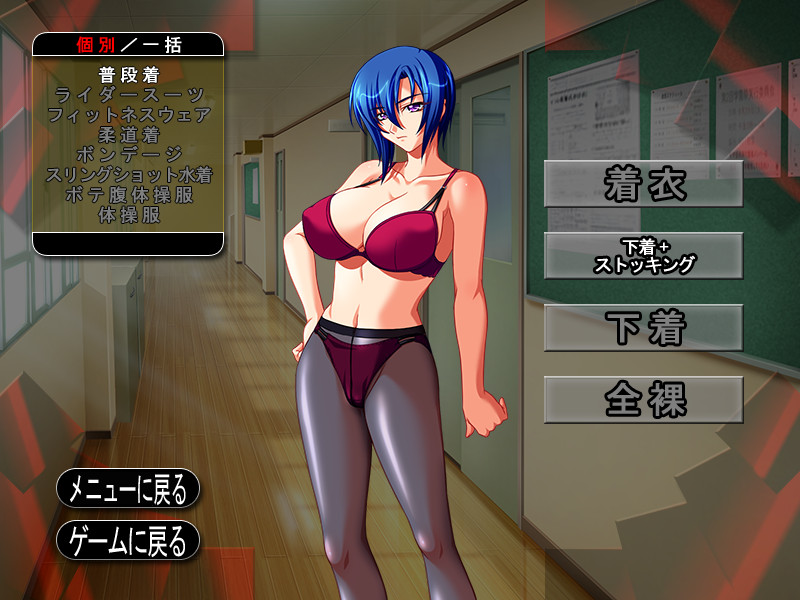Switch to 個別 mode in the header
Viewport: 800px width, 600px height.
(96, 45)
